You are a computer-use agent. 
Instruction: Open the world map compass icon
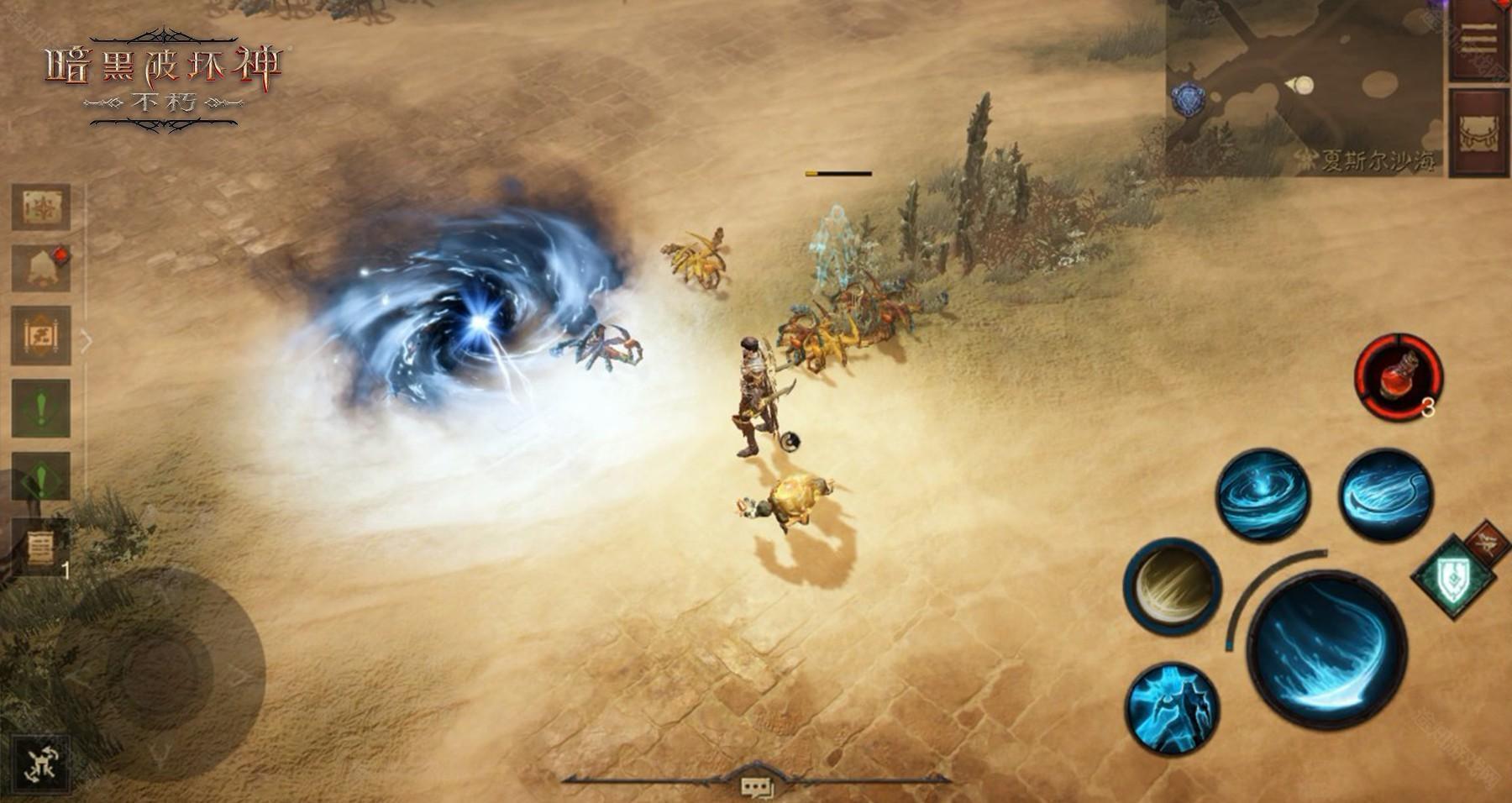pyautogui.click(x=40, y=207)
